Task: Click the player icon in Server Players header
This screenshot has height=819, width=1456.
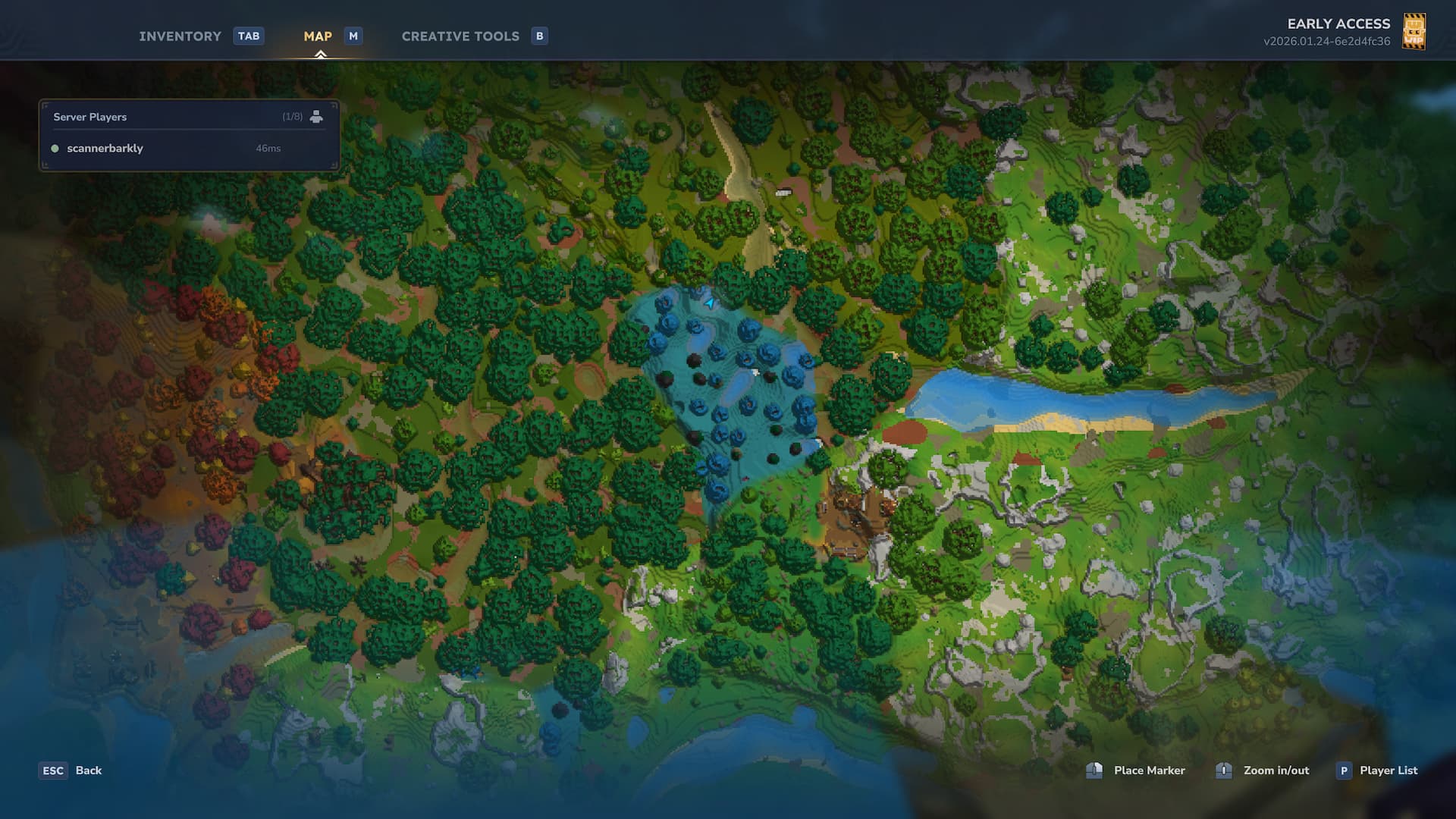Action: pos(316,117)
